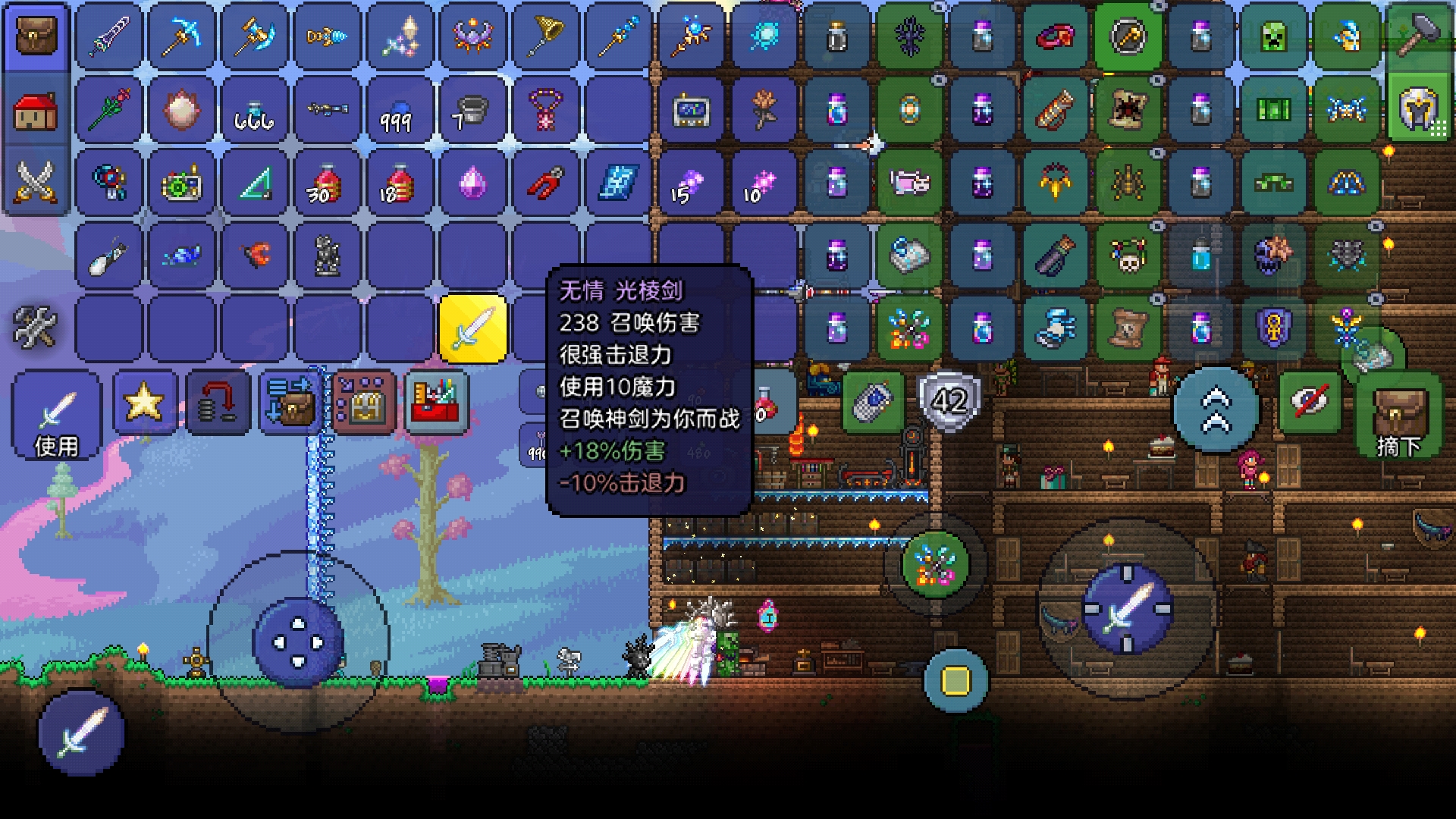Choose the green Creeper head slot
This screenshot has height=819, width=1456.
pos(1273,37)
